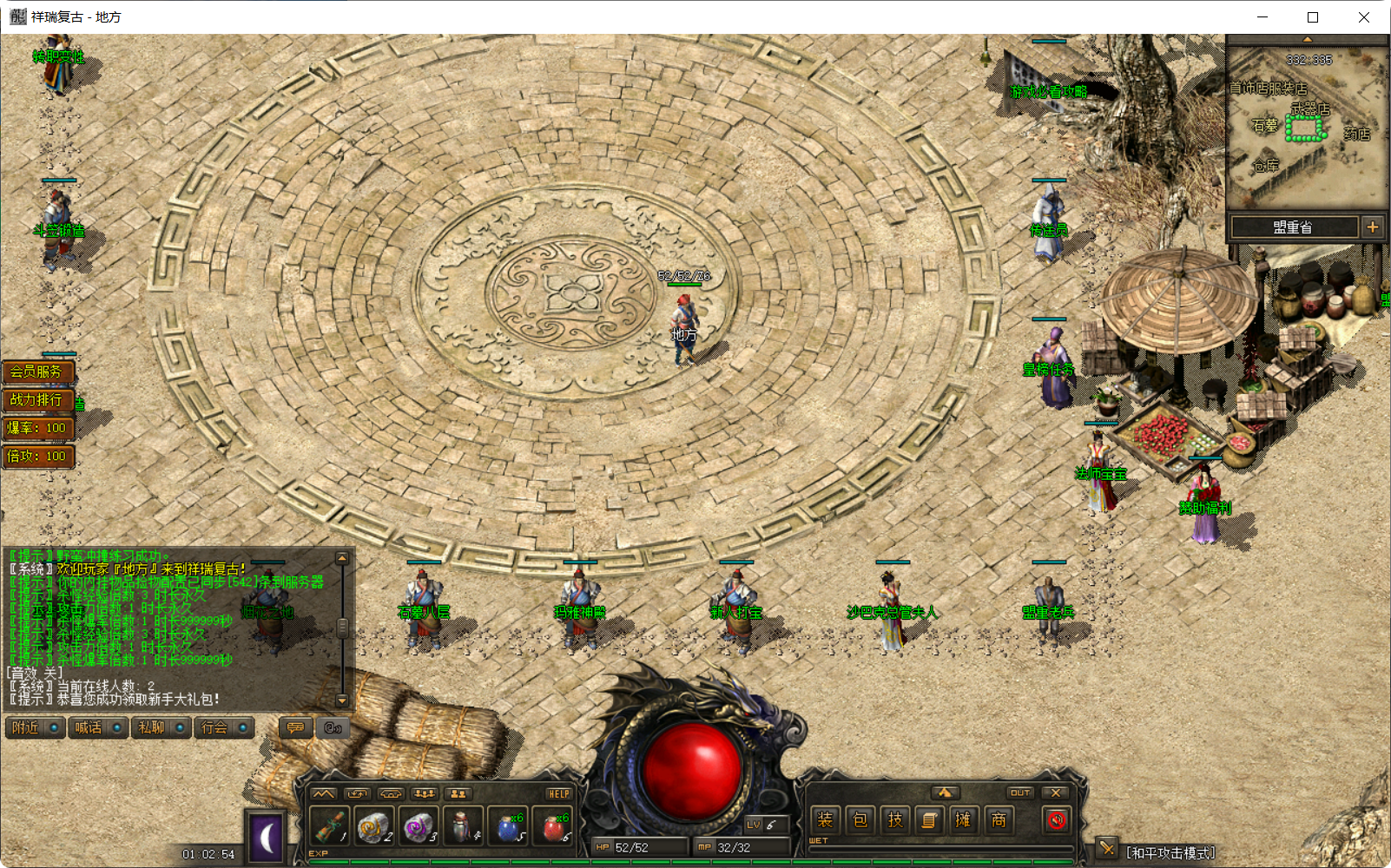Toggle the 和平攻击模式 sword attack mode icon
This screenshot has width=1391, height=868.
pyautogui.click(x=1108, y=848)
